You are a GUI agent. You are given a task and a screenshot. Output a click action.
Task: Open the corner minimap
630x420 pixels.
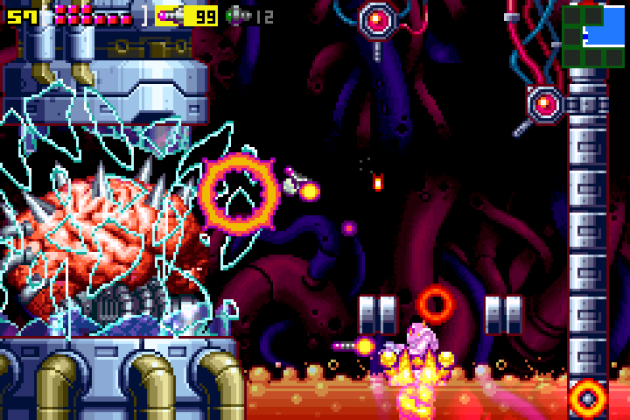click(594, 36)
